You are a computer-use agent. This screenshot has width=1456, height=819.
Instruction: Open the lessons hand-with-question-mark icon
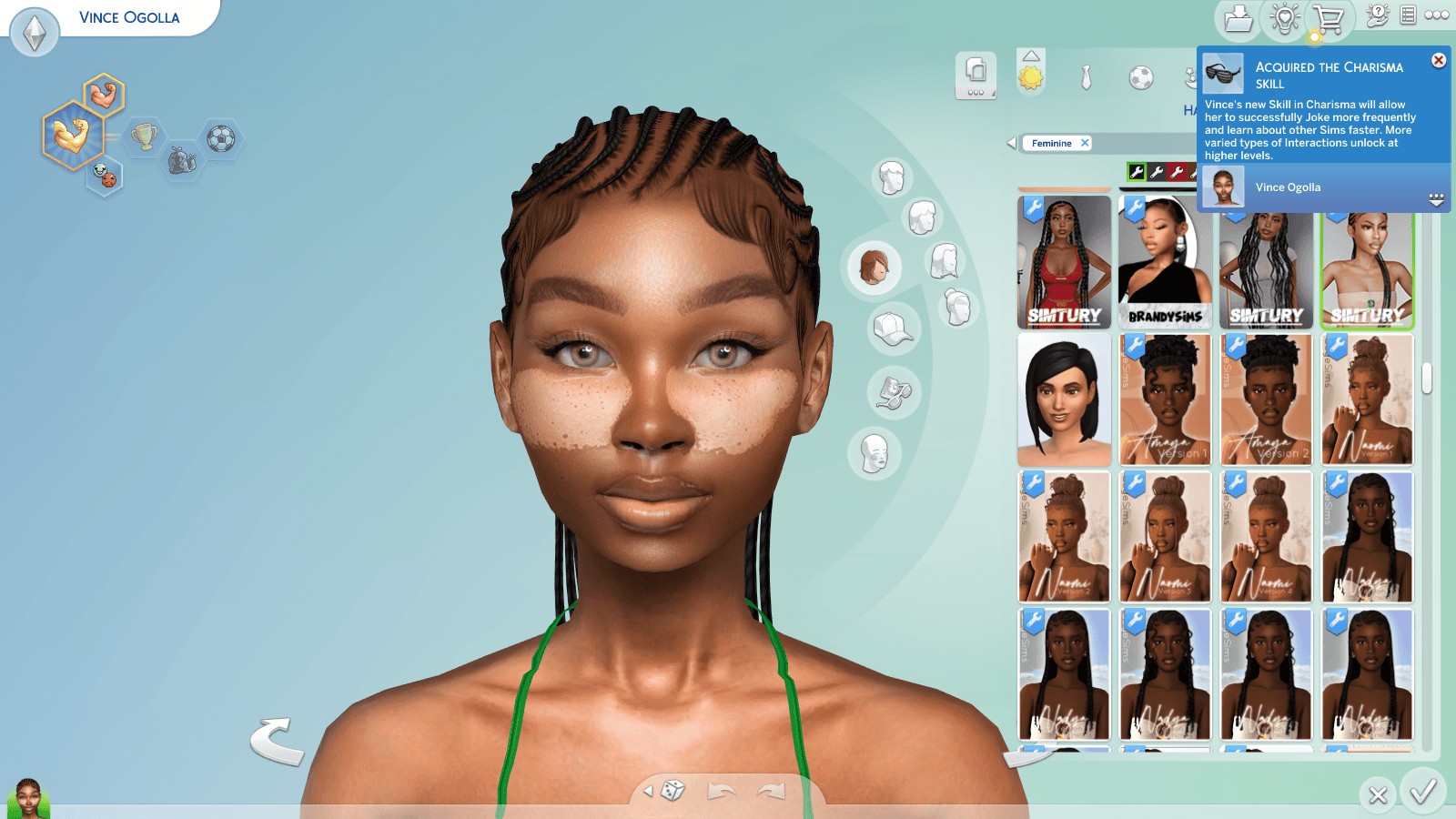1377,14
